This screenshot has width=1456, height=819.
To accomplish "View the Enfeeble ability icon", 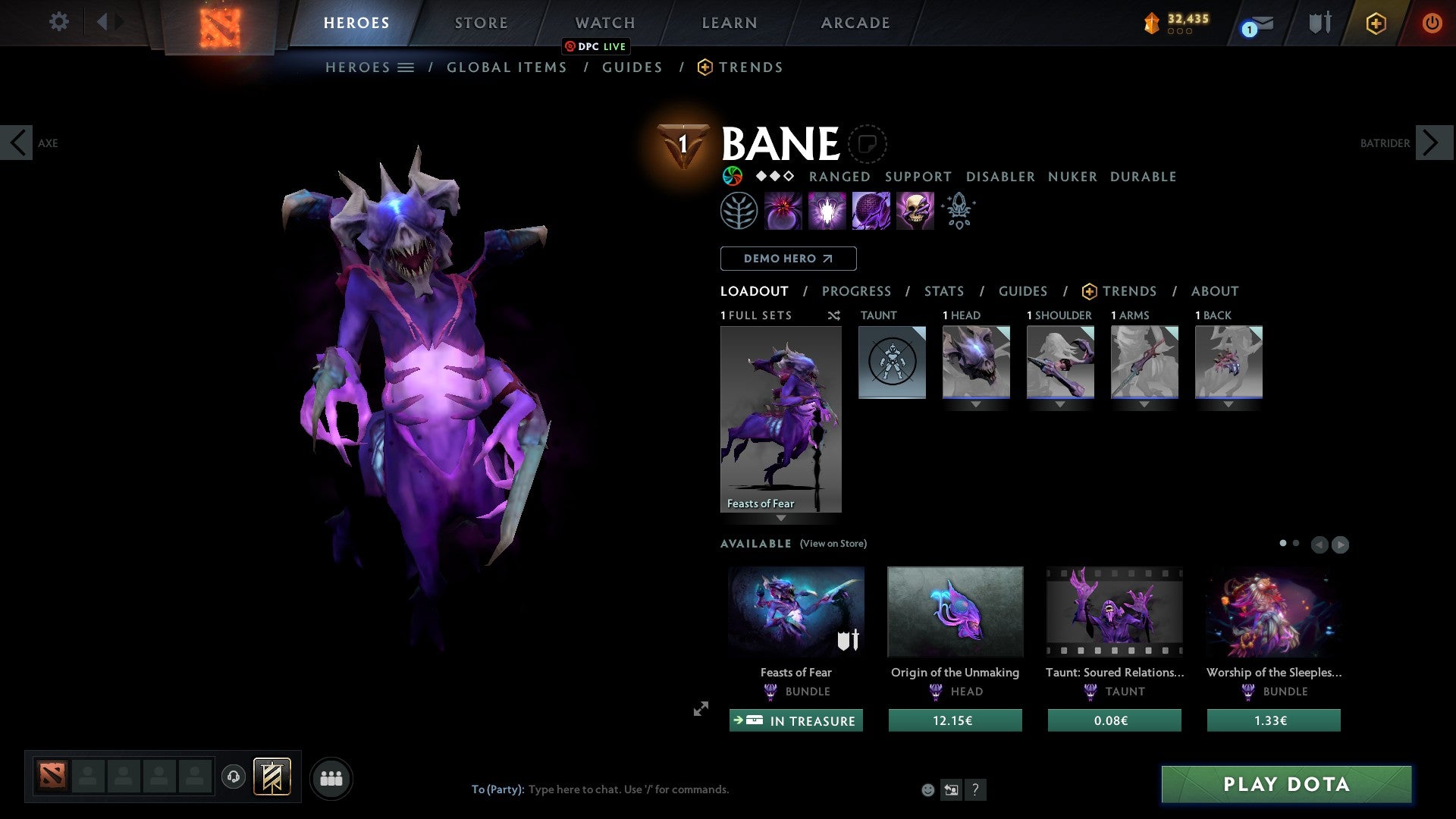I will click(x=783, y=210).
